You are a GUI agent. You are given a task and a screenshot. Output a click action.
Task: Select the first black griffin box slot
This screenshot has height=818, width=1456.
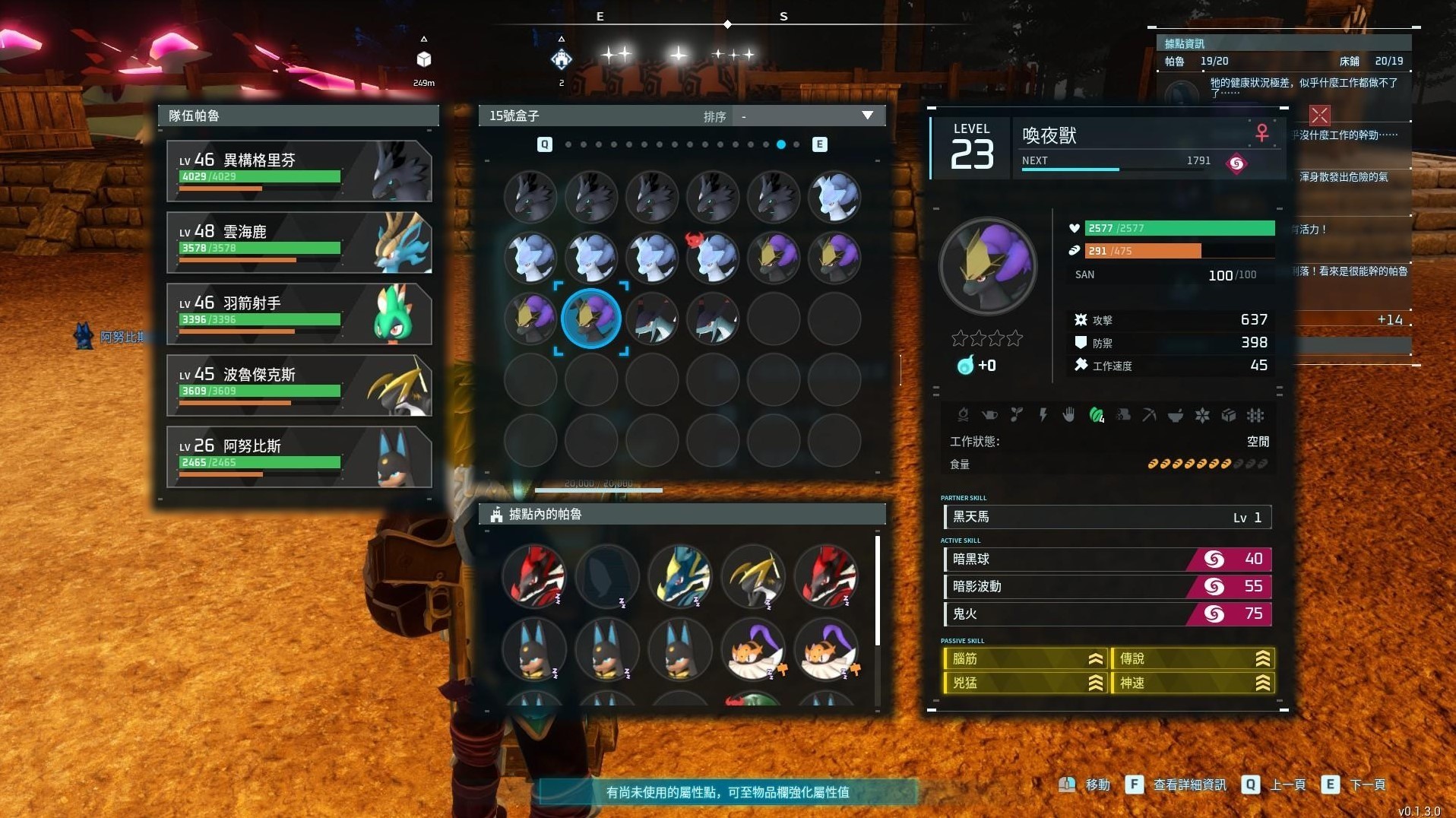530,197
